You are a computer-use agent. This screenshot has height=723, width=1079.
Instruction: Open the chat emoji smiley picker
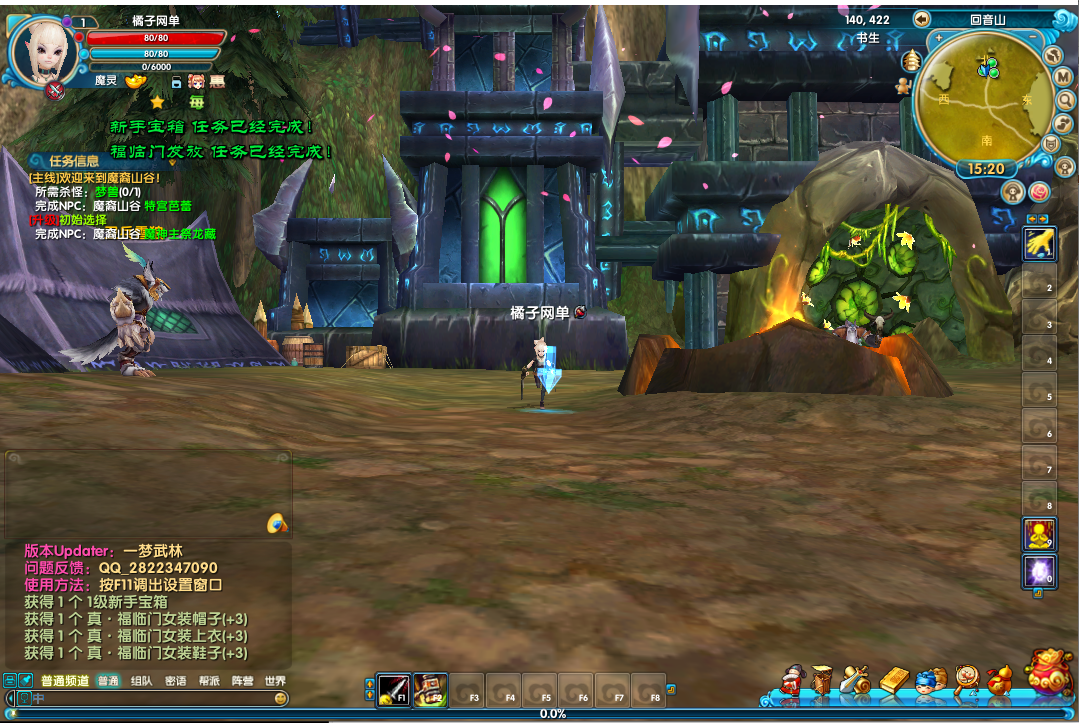(x=281, y=698)
